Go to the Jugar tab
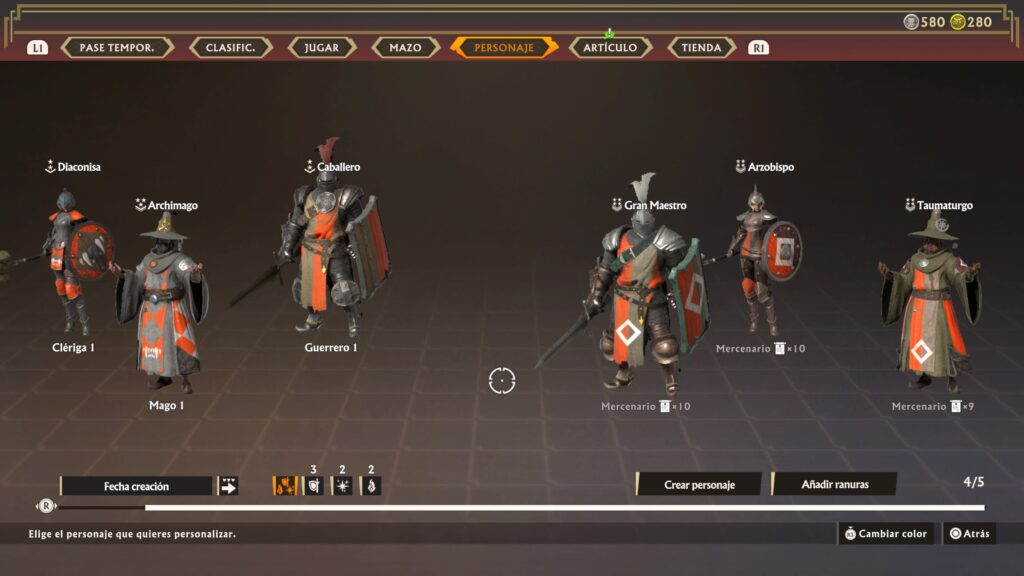The height and width of the screenshot is (576, 1024). click(x=321, y=47)
